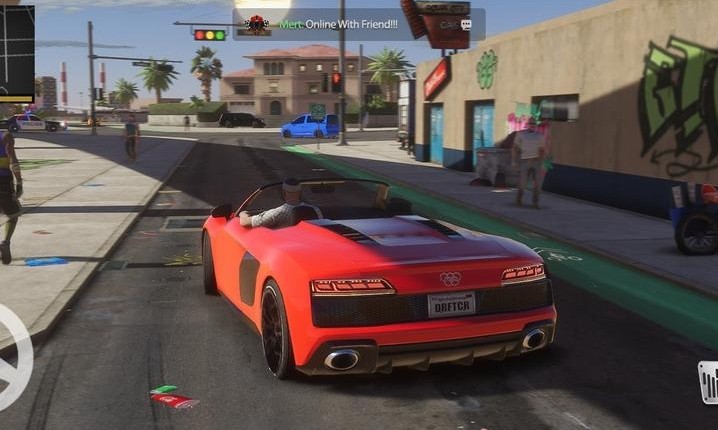This screenshot has height=430, width=718.
Task: Click Mert's player avatar in the notification
Action: [257, 24]
